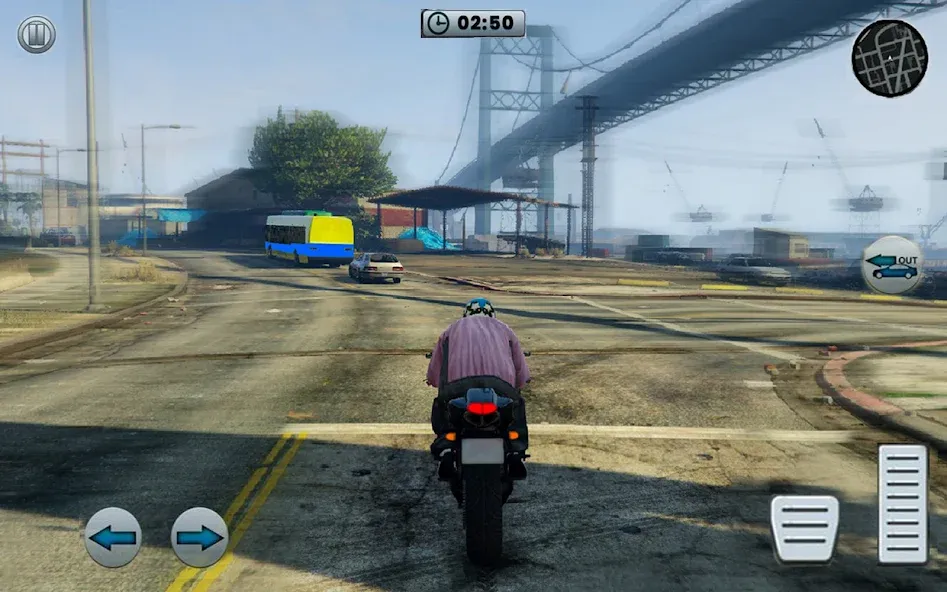Open the circular minimap
Screen dimensions: 947x592
pos(889,58)
